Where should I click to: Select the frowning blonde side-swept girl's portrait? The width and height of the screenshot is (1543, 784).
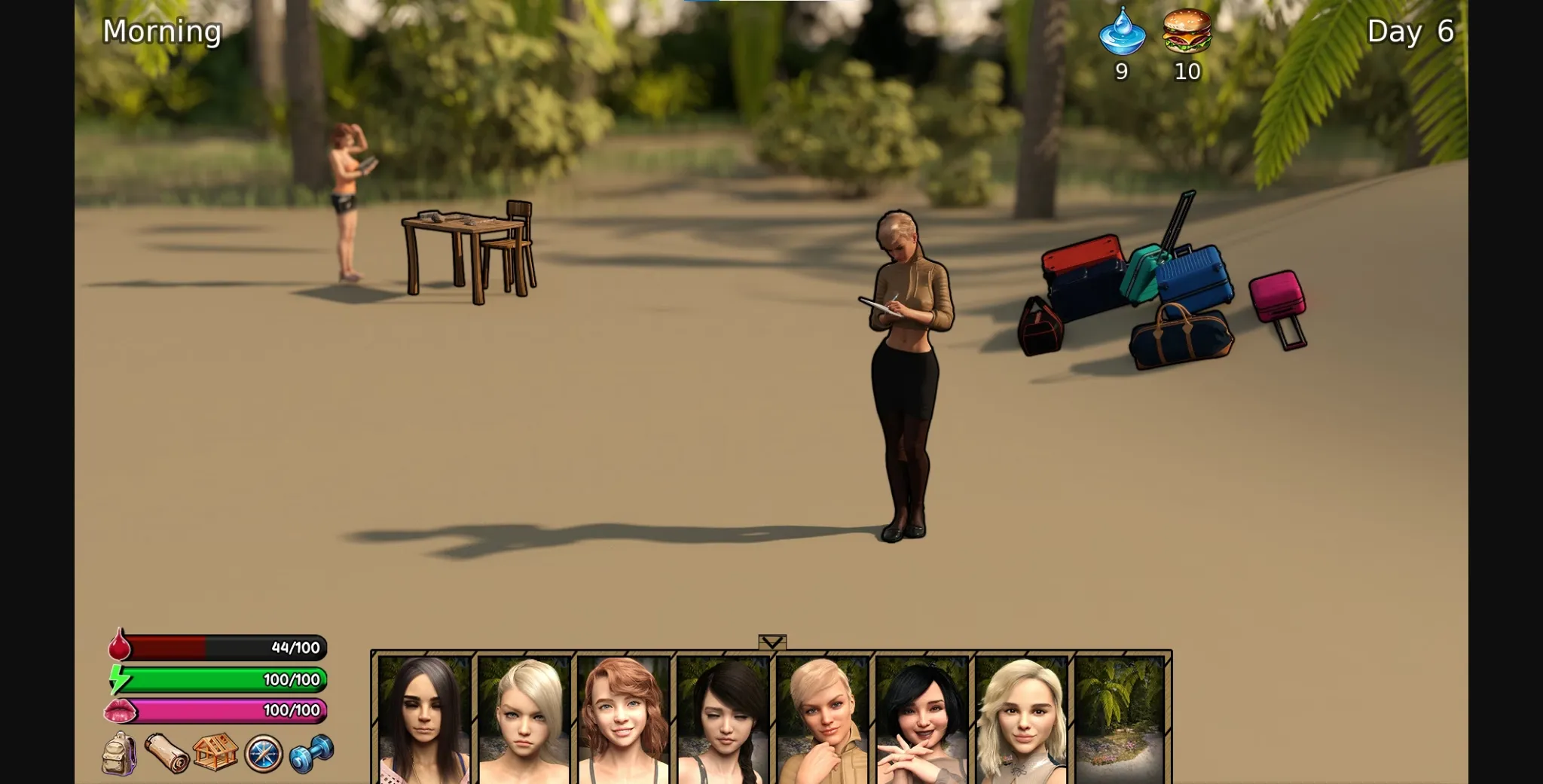(524, 720)
